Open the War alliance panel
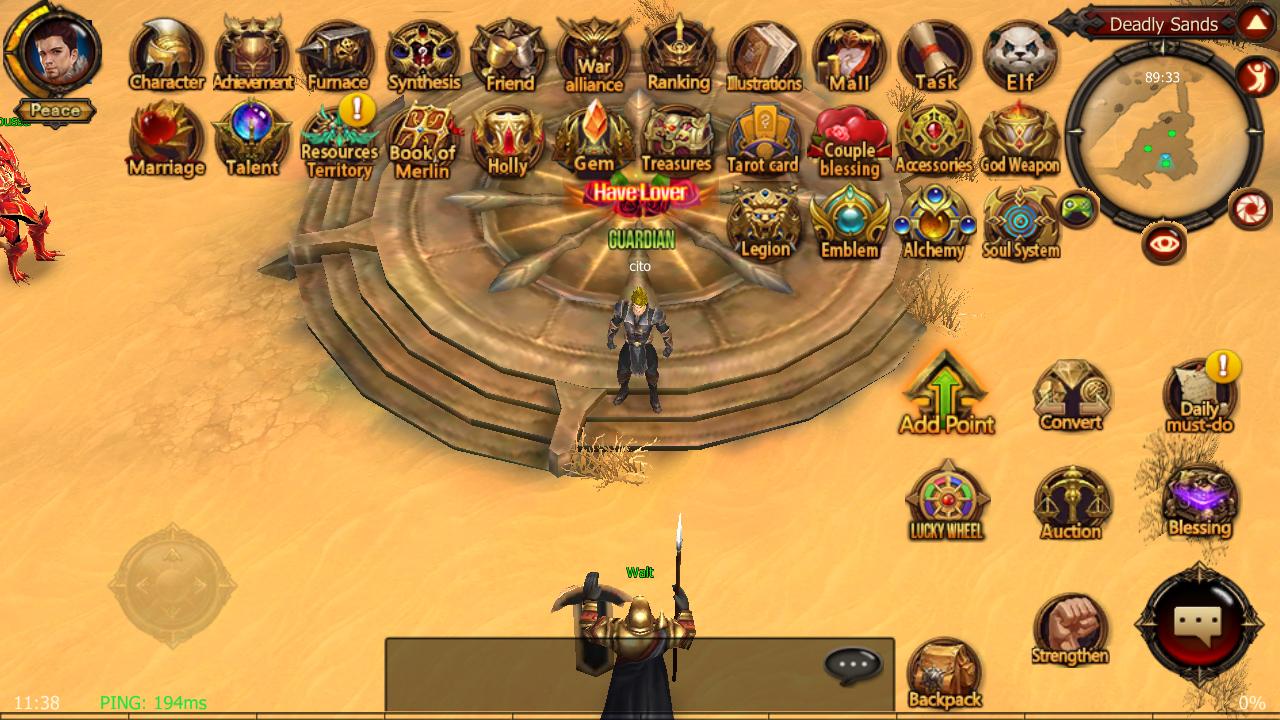This screenshot has height=720, width=1280. [x=594, y=56]
